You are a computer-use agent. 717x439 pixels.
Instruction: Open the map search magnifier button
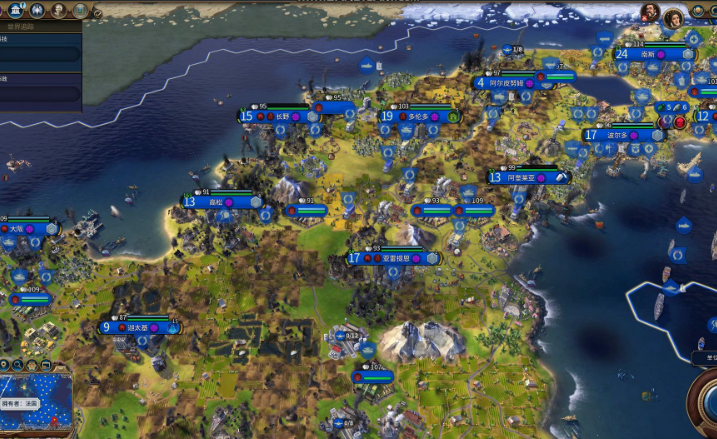pos(18,364)
